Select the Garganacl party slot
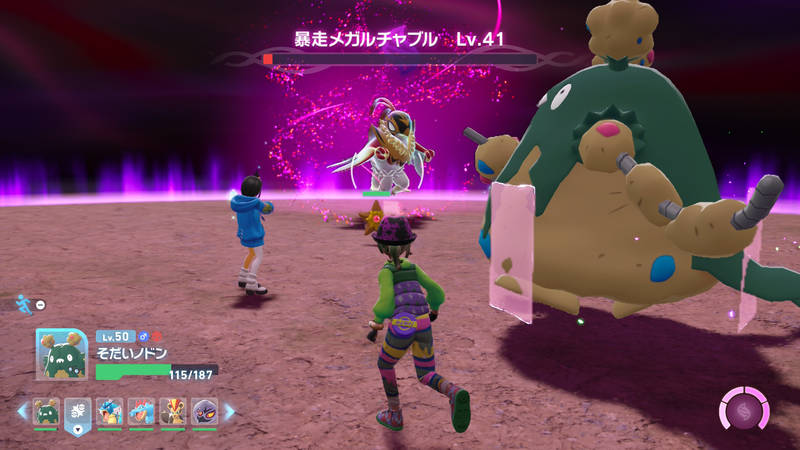 point(46,411)
